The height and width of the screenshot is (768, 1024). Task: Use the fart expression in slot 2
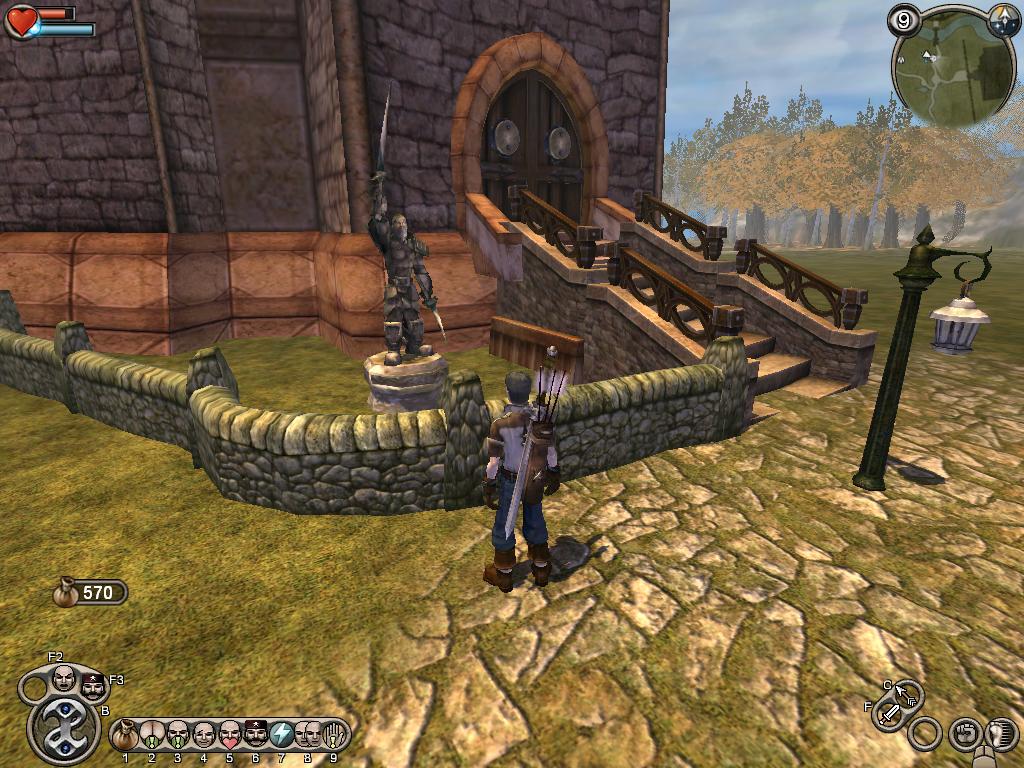point(152,736)
